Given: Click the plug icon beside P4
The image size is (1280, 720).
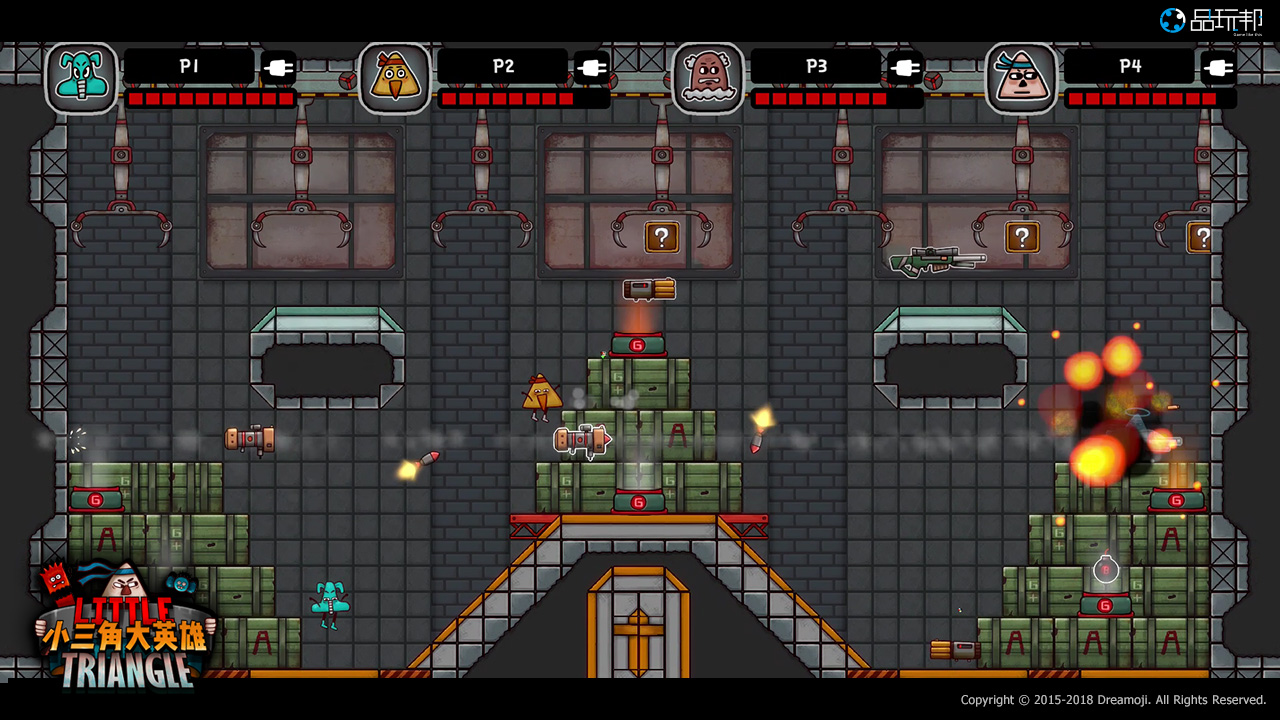Looking at the screenshot, I should point(1217,68).
